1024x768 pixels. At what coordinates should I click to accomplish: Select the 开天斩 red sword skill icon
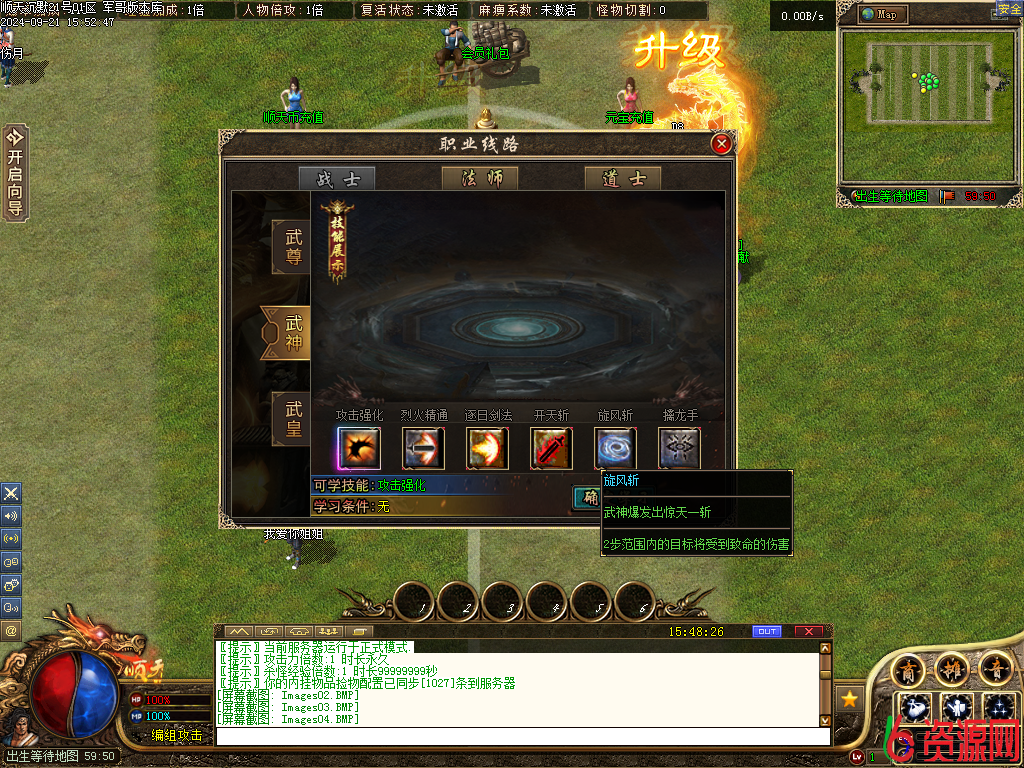point(551,448)
